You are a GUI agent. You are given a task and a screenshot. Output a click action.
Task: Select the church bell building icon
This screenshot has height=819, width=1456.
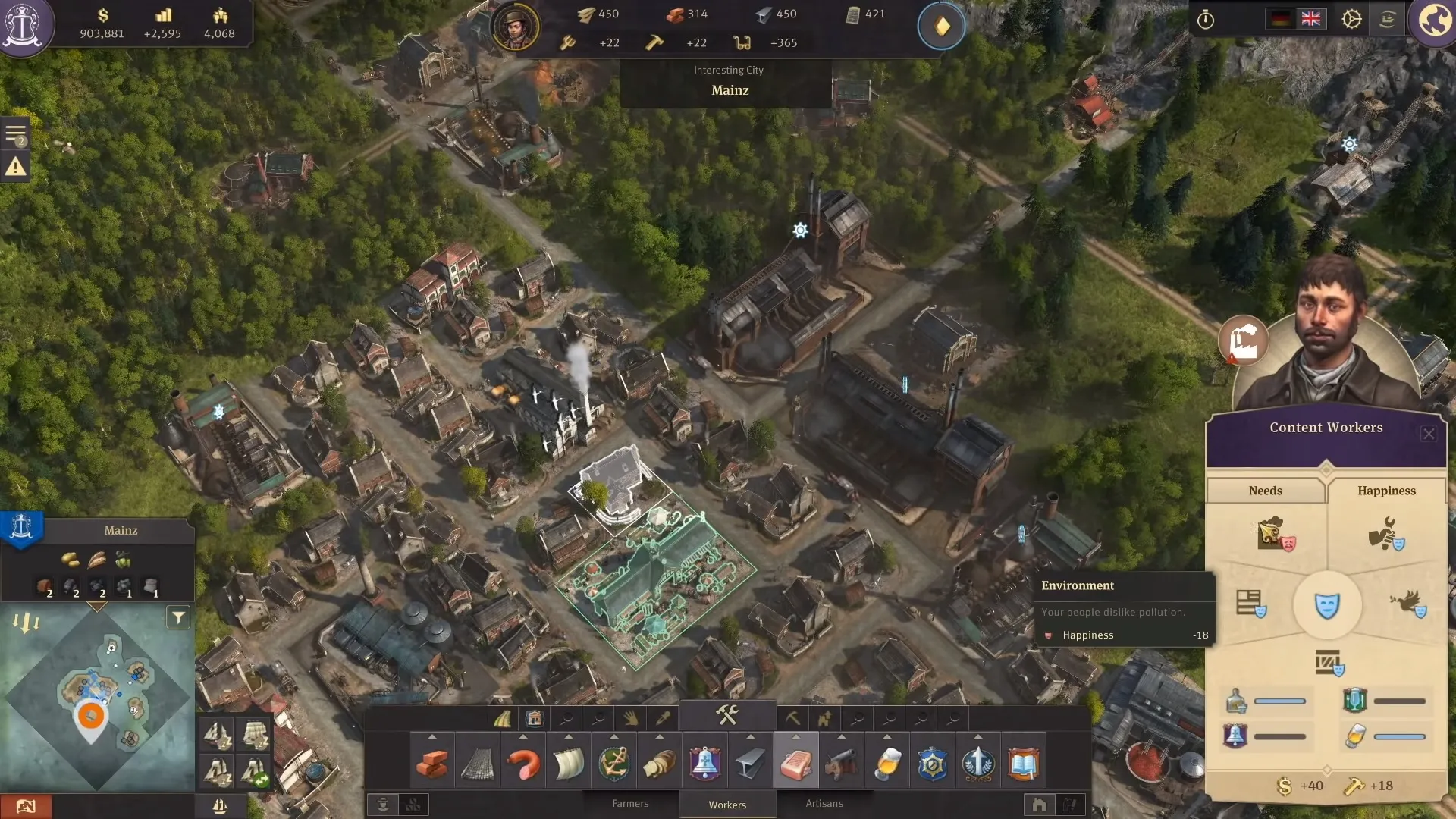click(704, 764)
